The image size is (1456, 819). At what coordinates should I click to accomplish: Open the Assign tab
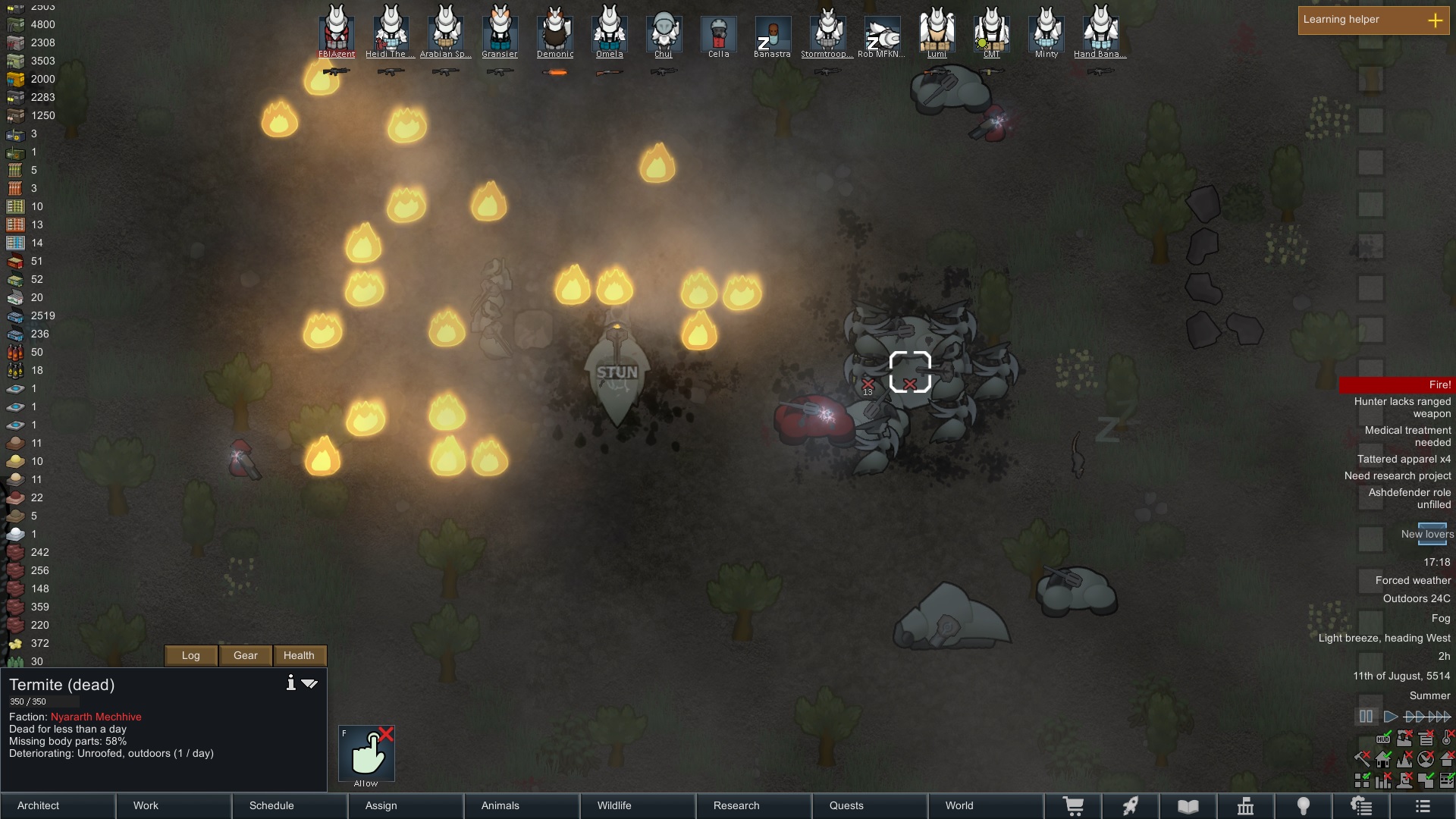(406, 805)
